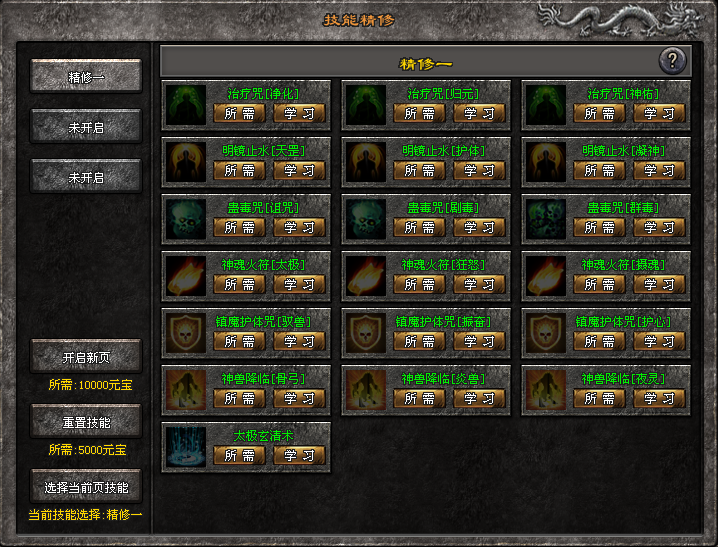718x547 pixels.
Task: Learn 治疗咒[神佑] via 学习
Action: coord(659,113)
